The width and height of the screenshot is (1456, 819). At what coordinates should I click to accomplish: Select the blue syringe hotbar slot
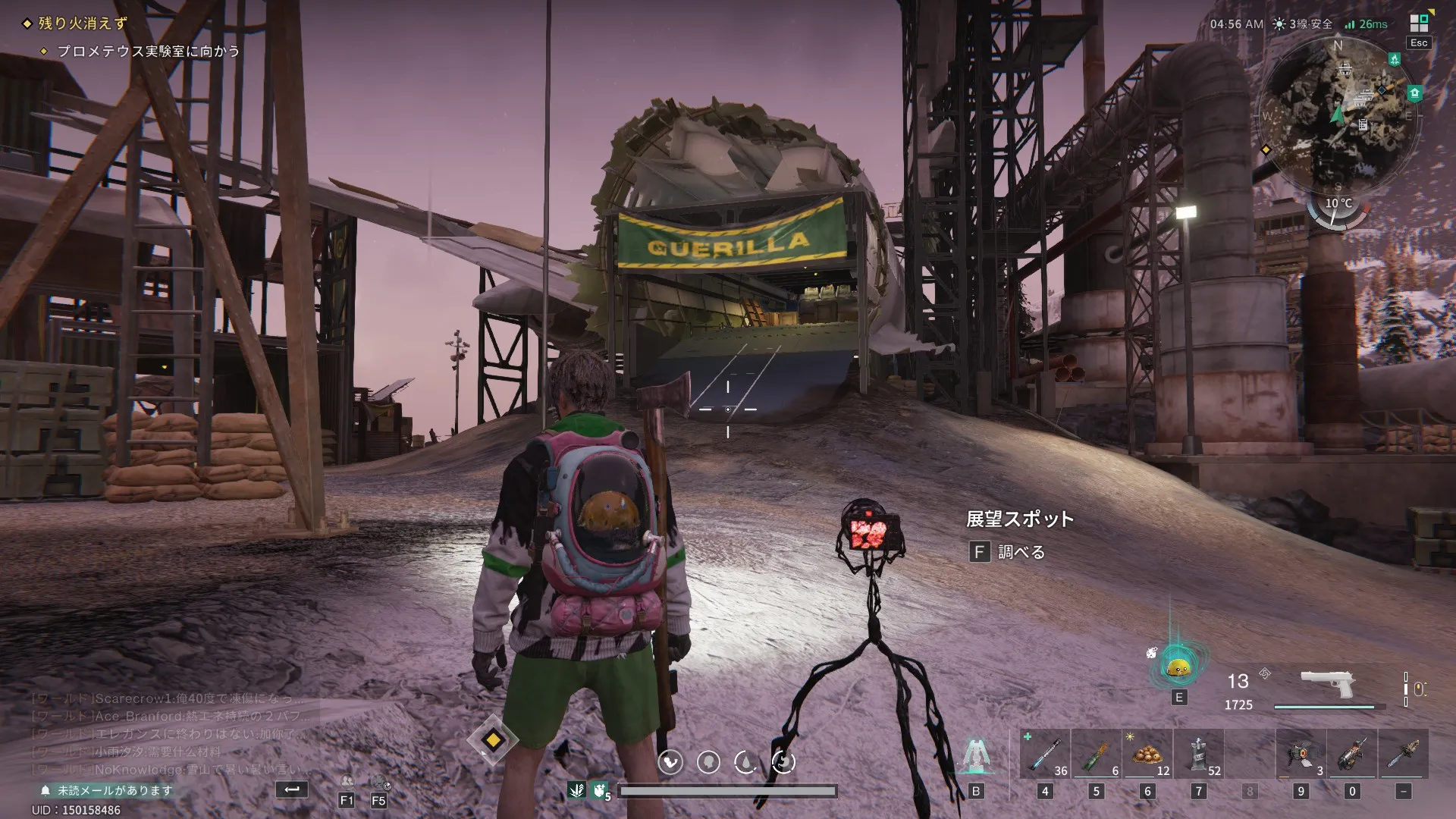pyautogui.click(x=1044, y=755)
